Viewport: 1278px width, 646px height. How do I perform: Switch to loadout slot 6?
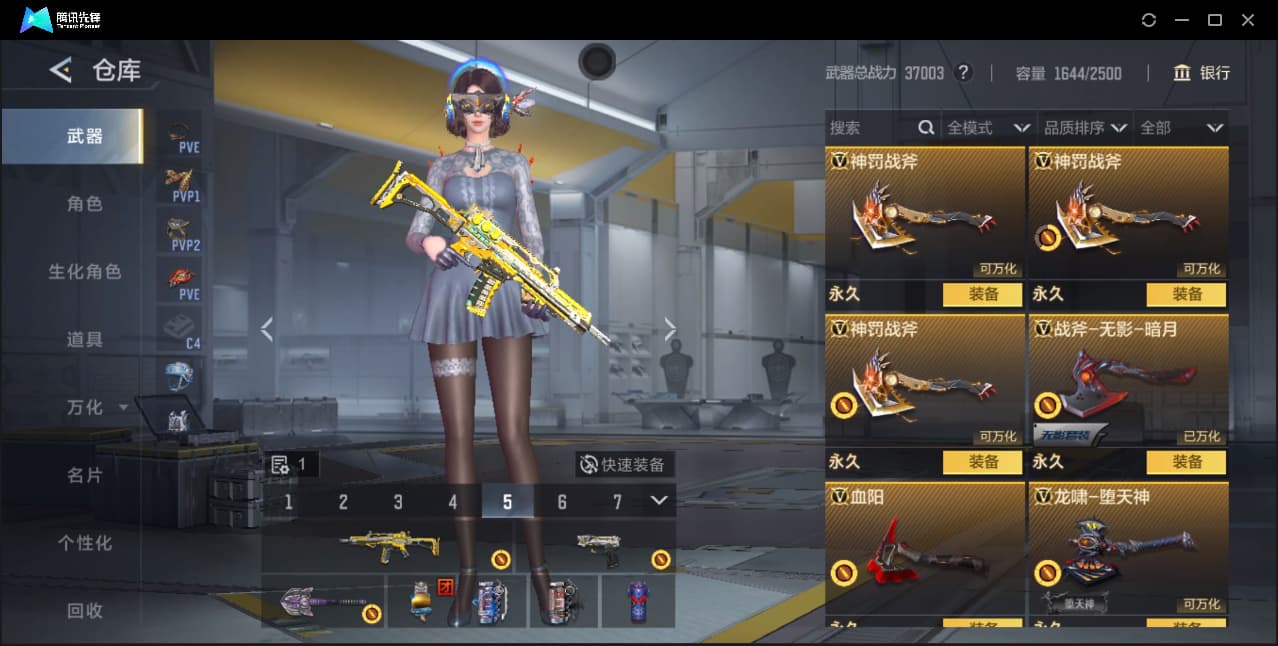[562, 502]
